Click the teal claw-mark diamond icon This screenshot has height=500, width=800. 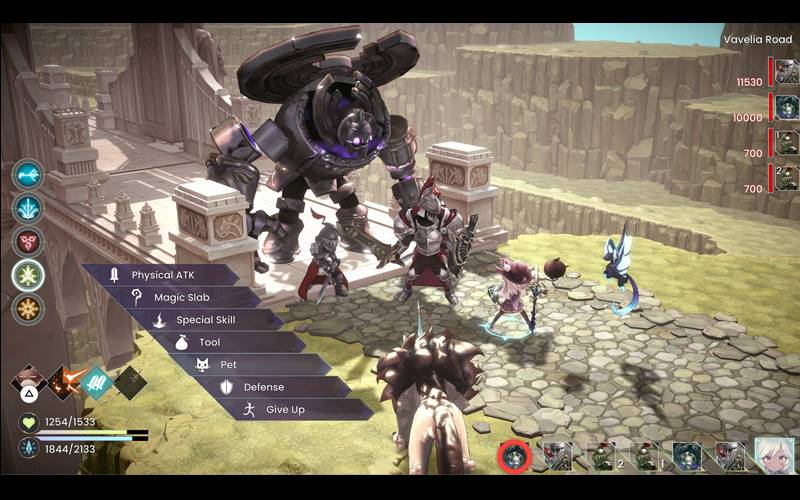tap(96, 382)
